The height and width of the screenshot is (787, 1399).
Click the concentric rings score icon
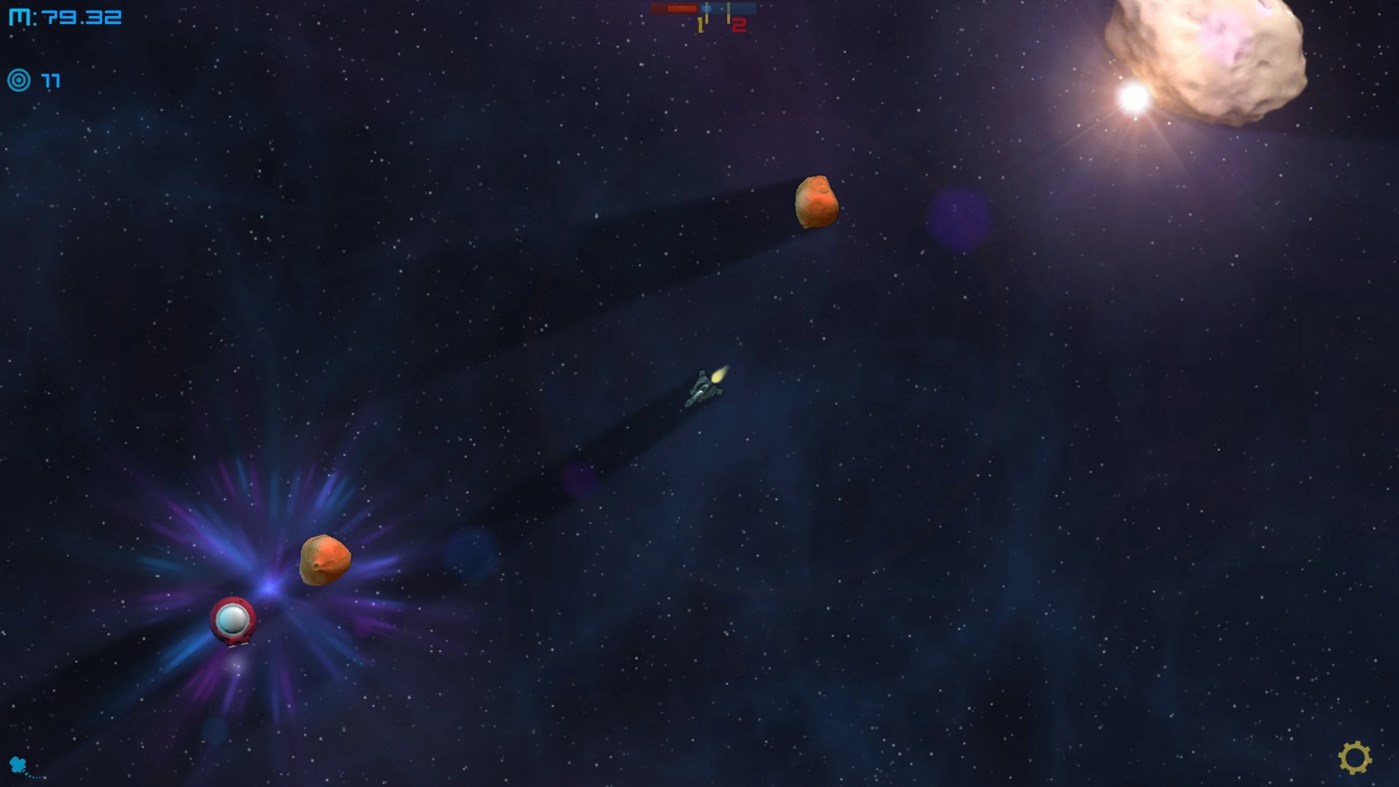click(18, 80)
